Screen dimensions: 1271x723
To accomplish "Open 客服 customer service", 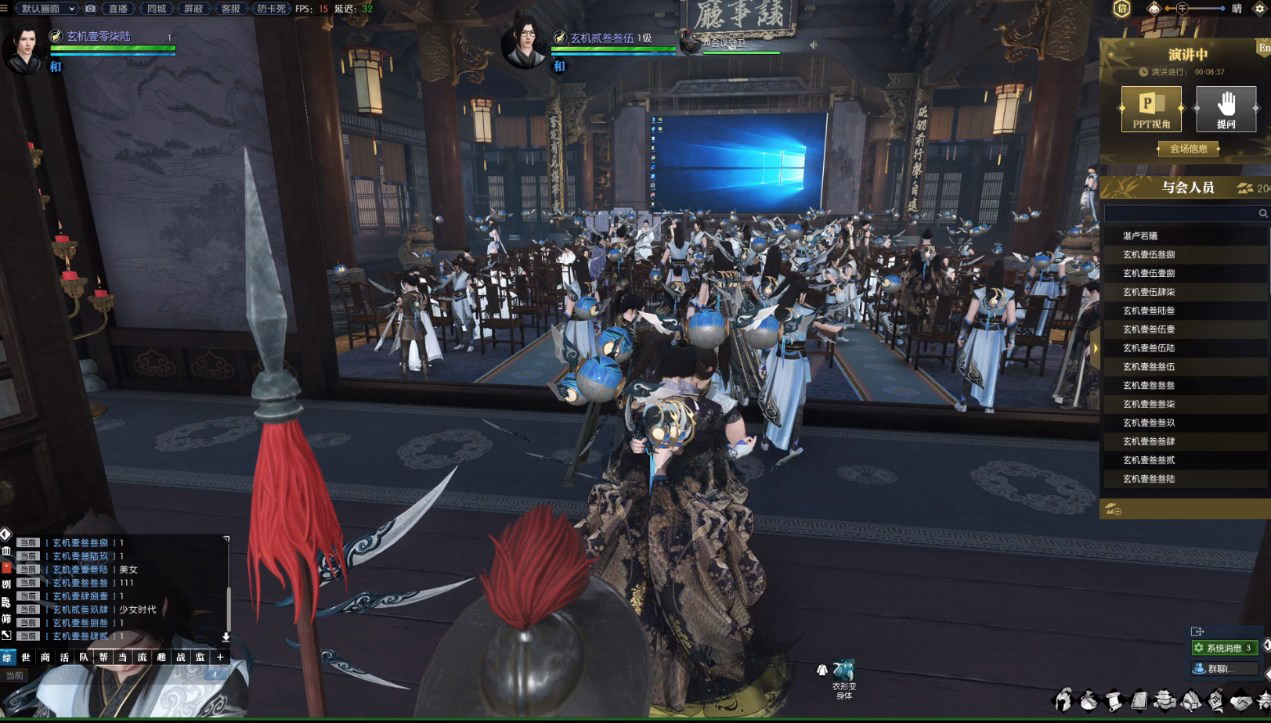I will (230, 8).
